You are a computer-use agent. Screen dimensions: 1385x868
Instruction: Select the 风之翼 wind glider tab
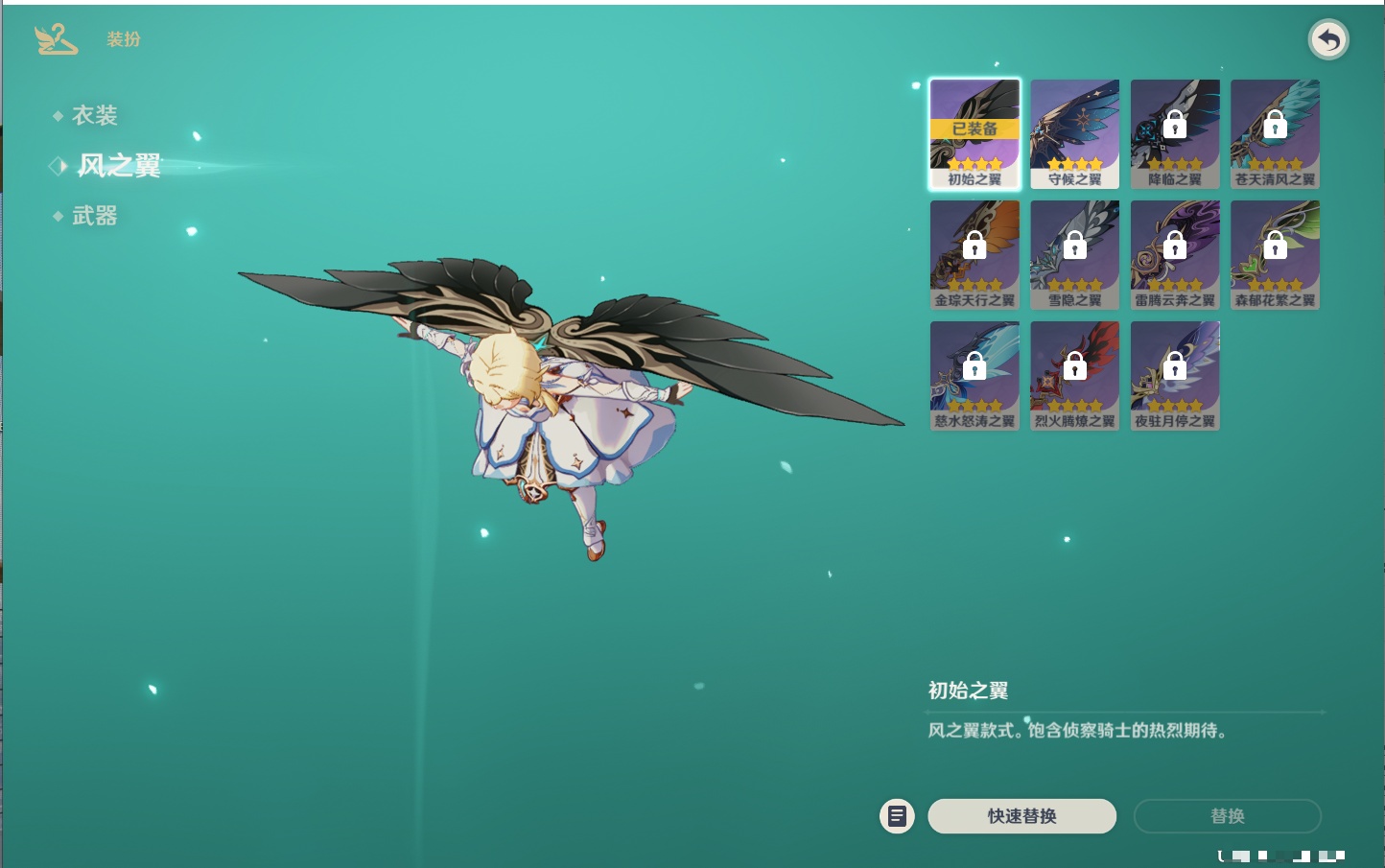pos(118,166)
